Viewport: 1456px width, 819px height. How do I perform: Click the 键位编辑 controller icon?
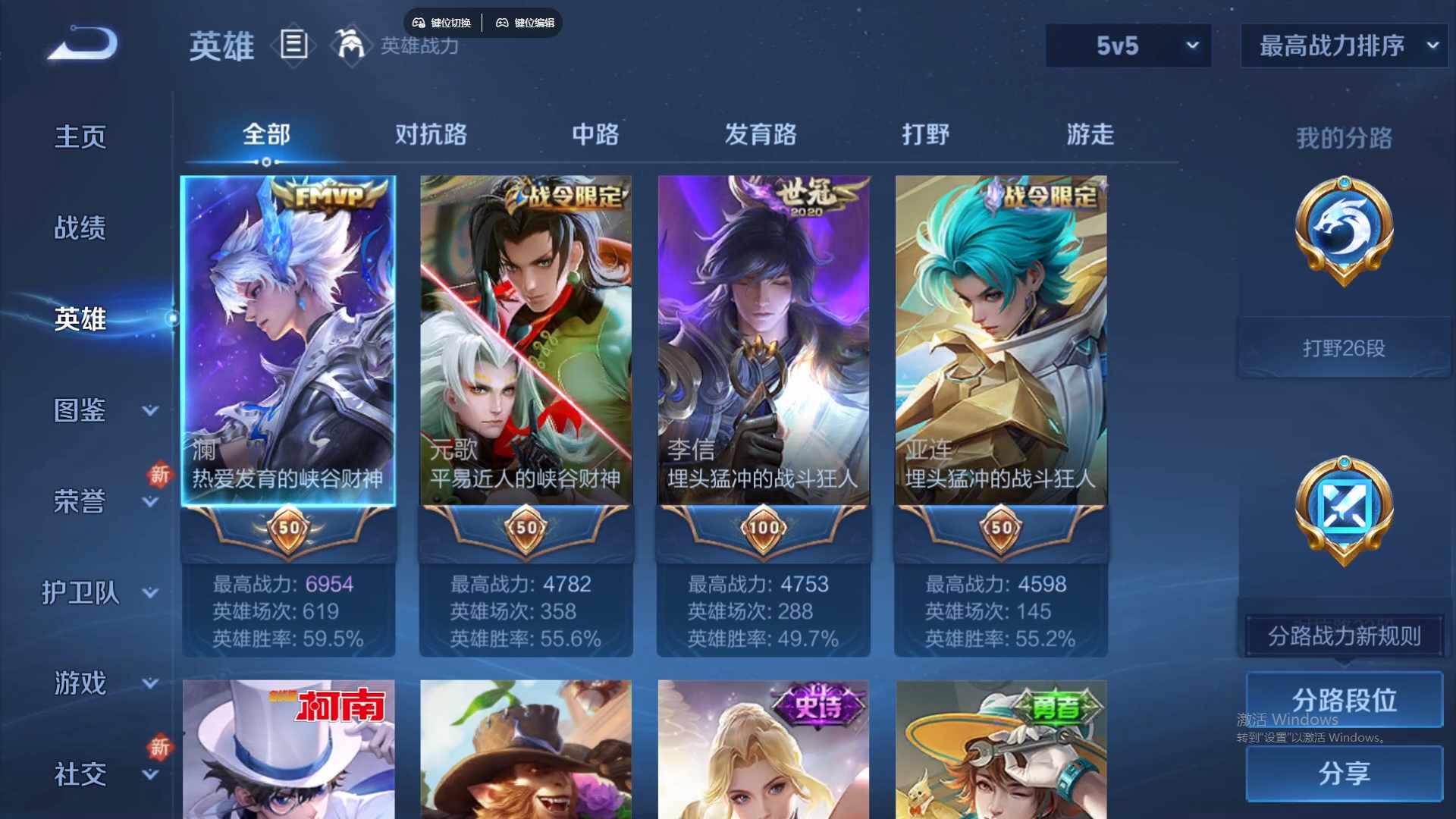(x=503, y=22)
